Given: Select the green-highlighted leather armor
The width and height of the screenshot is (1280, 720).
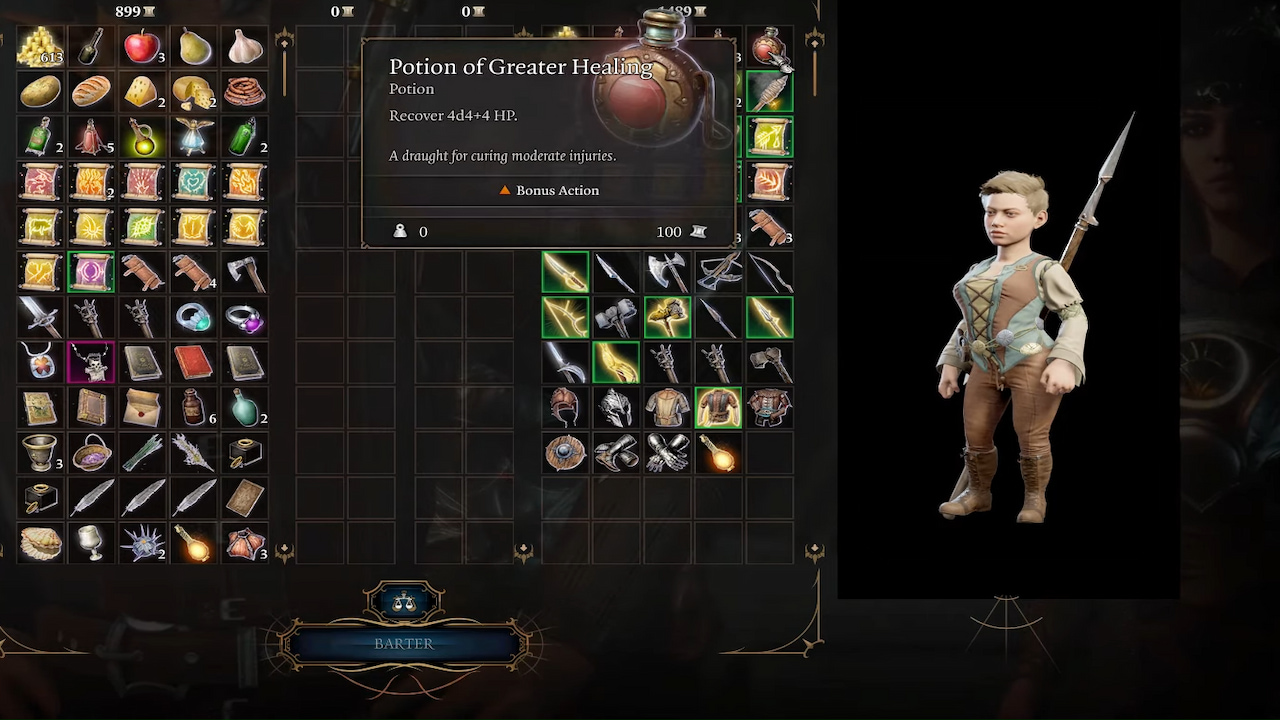Looking at the screenshot, I should (718, 408).
